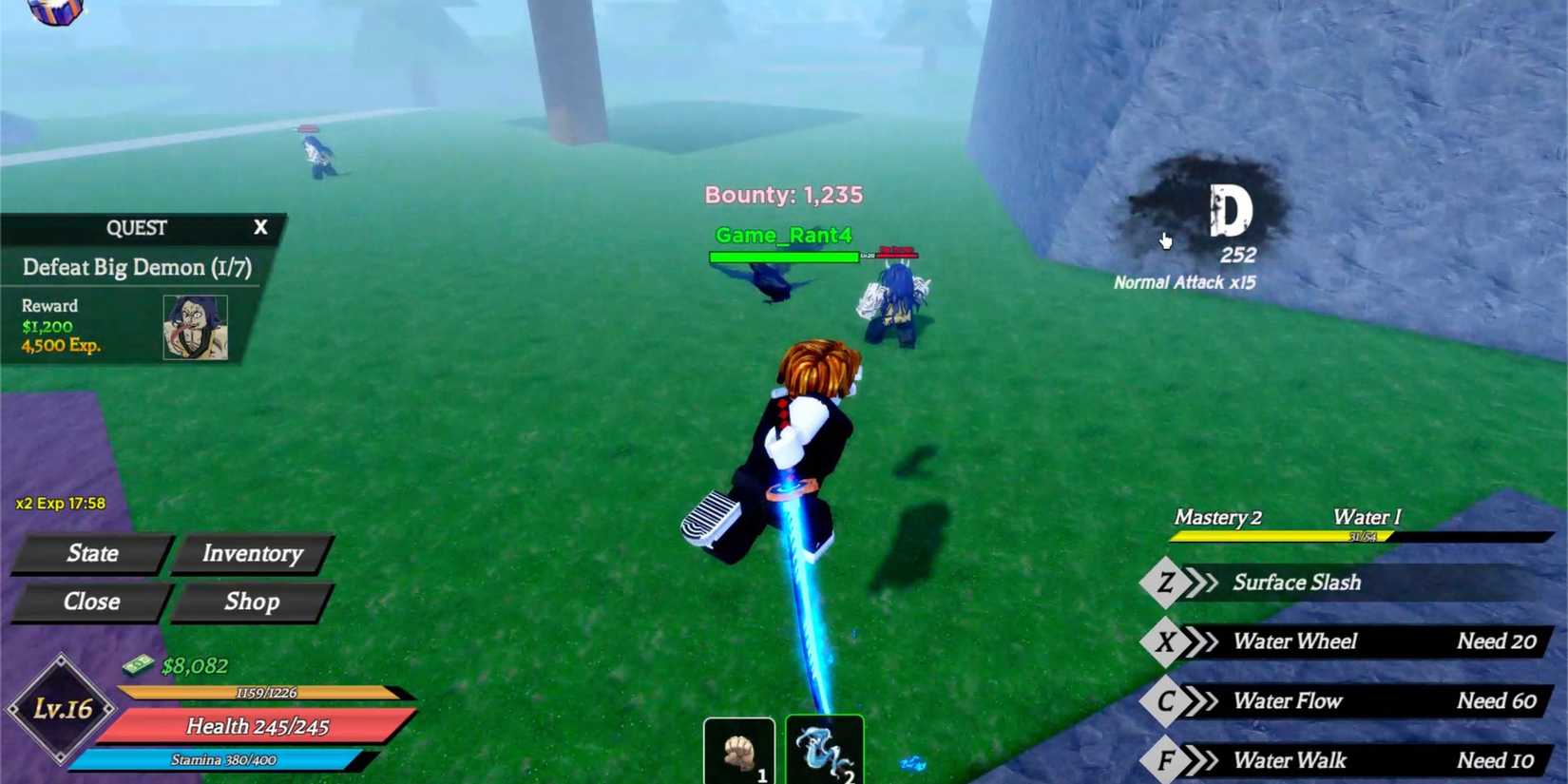Open the State menu
This screenshot has width=1568, height=784.
(x=92, y=553)
